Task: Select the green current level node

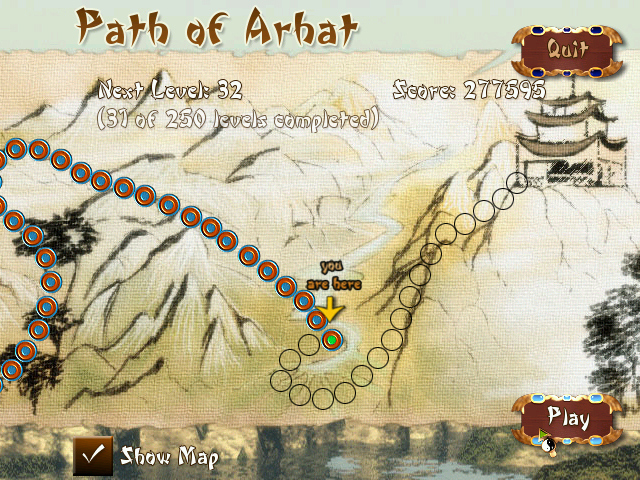Action: click(x=332, y=341)
